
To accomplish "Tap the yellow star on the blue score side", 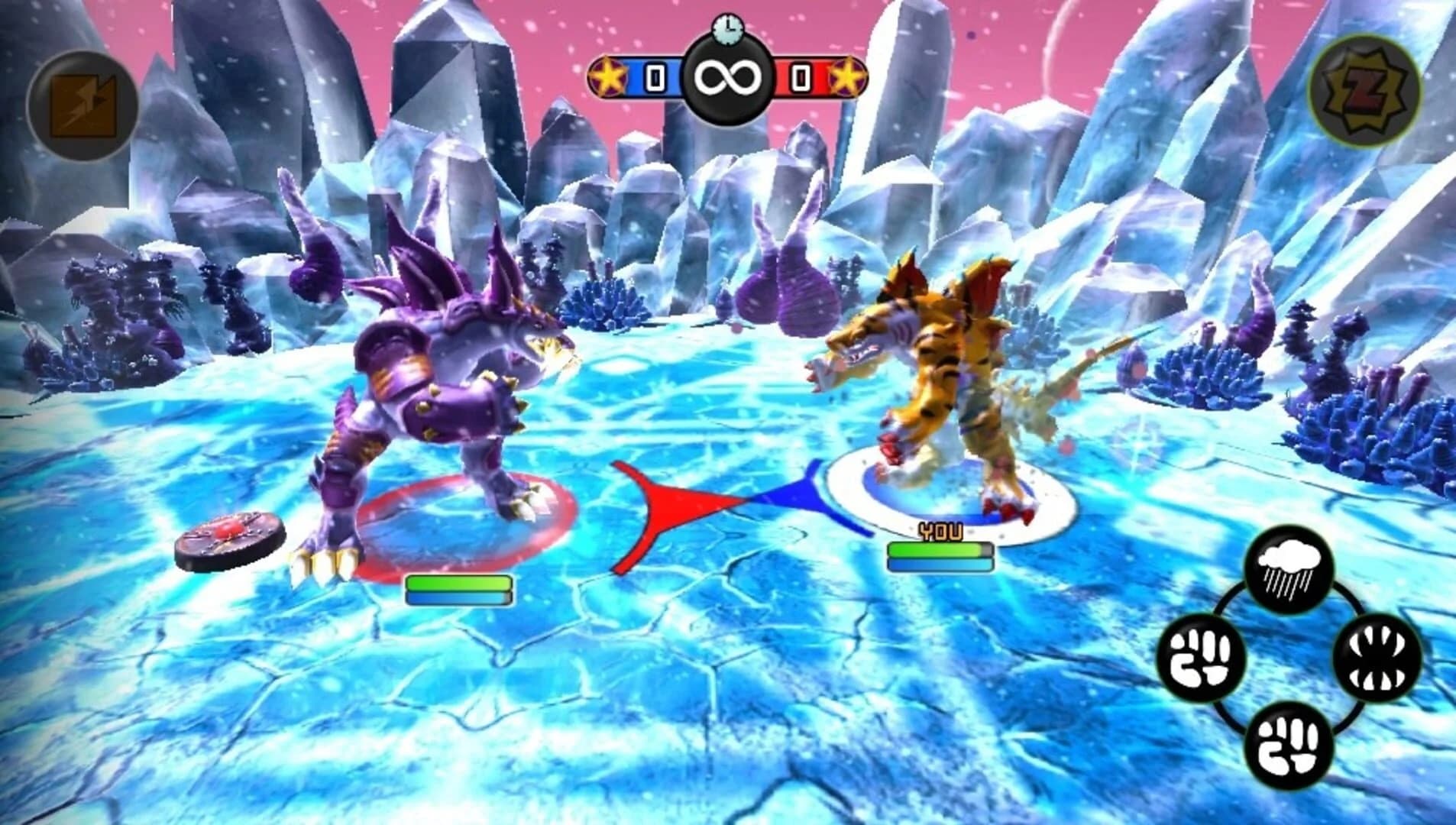I will coord(607,74).
